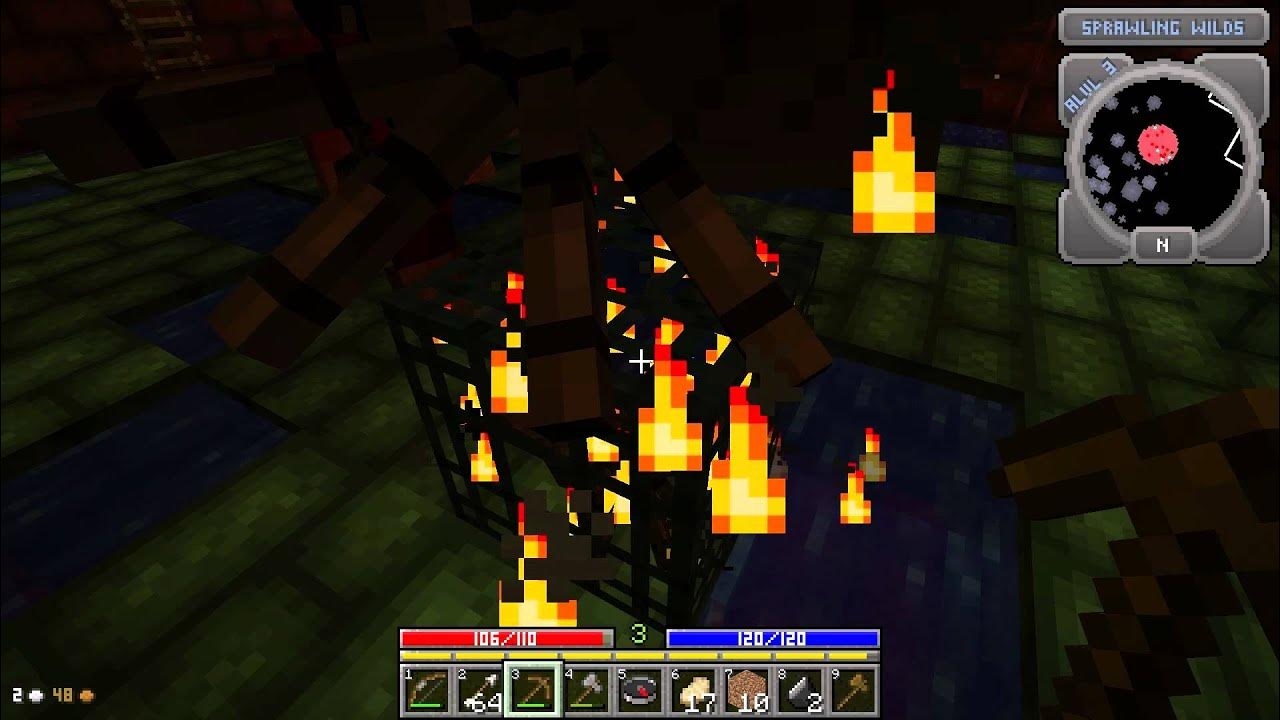The width and height of the screenshot is (1280, 720).
Task: Select the bow in hotbar slot 1
Action: (426, 691)
